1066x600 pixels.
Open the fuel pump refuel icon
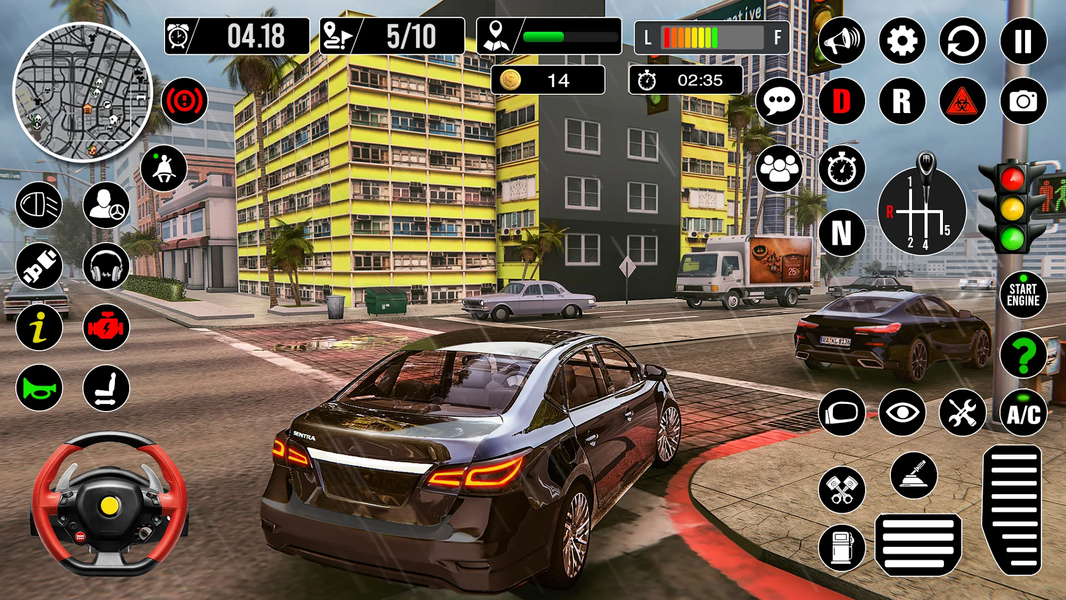coord(842,548)
